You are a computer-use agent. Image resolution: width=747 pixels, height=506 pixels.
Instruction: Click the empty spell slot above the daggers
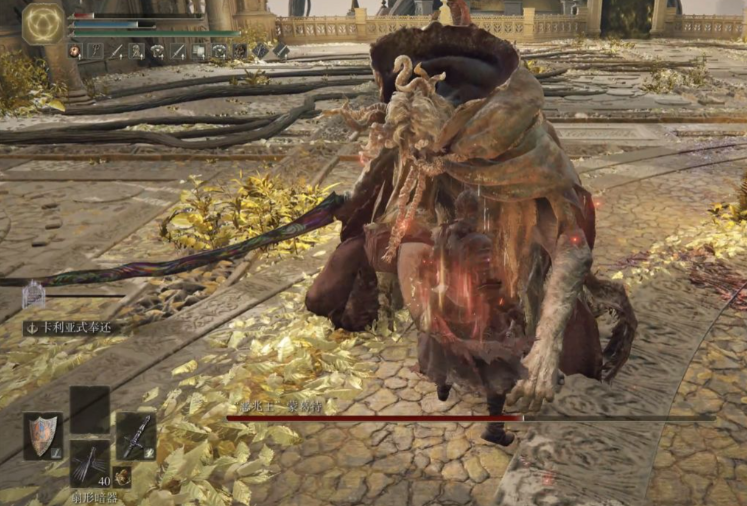[x=89, y=409]
